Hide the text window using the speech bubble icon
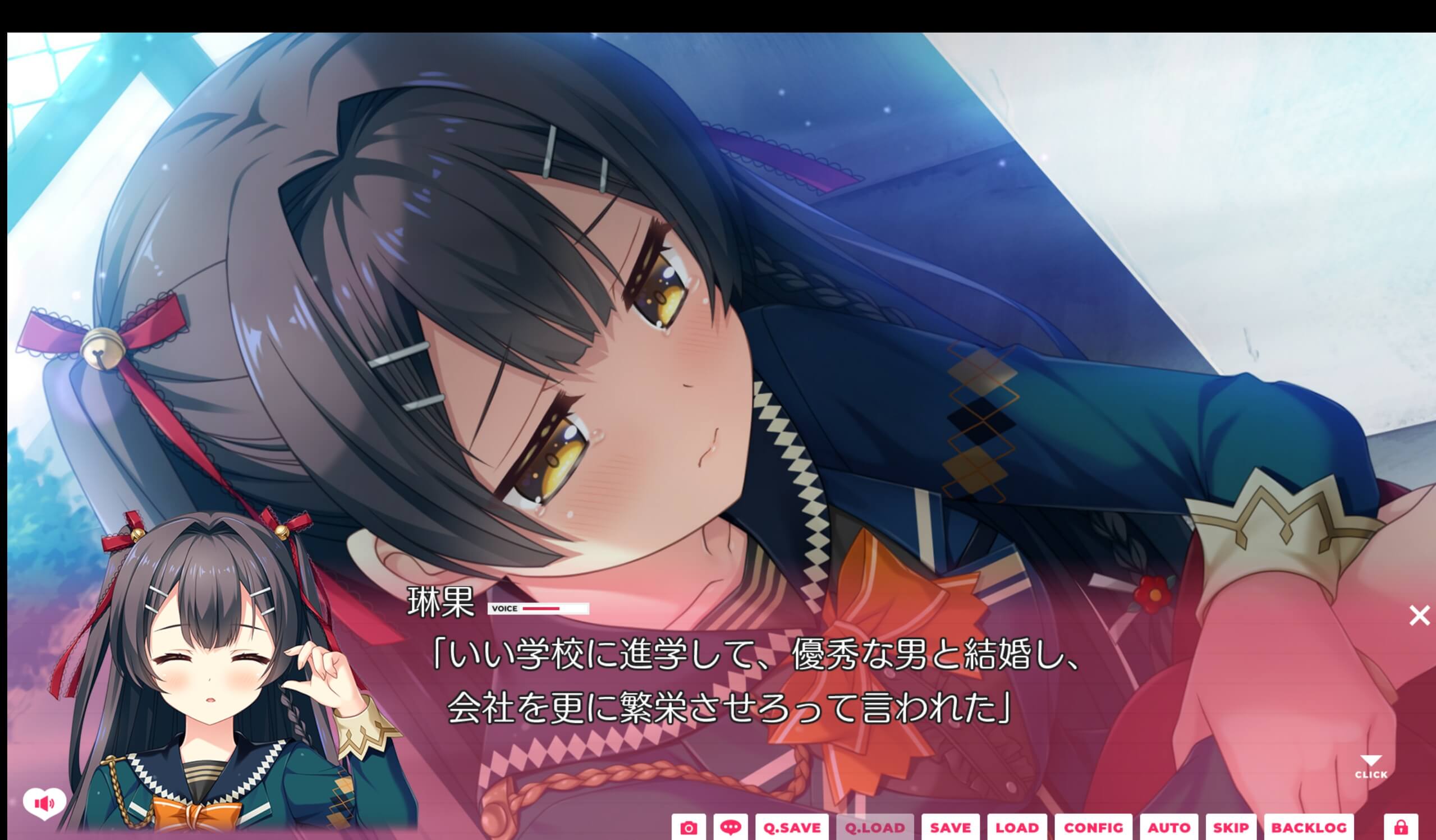Screen dimensions: 1436x840 pyautogui.click(x=732, y=828)
